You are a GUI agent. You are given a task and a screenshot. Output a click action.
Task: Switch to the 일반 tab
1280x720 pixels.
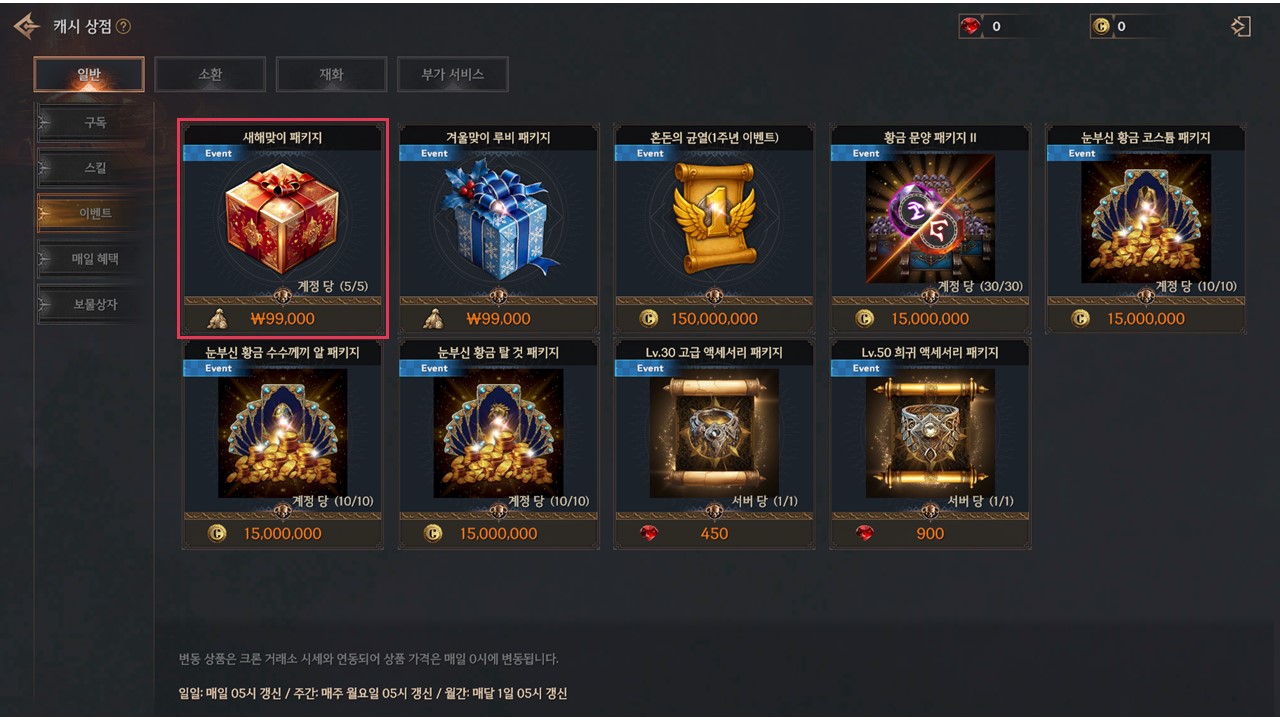pos(89,74)
